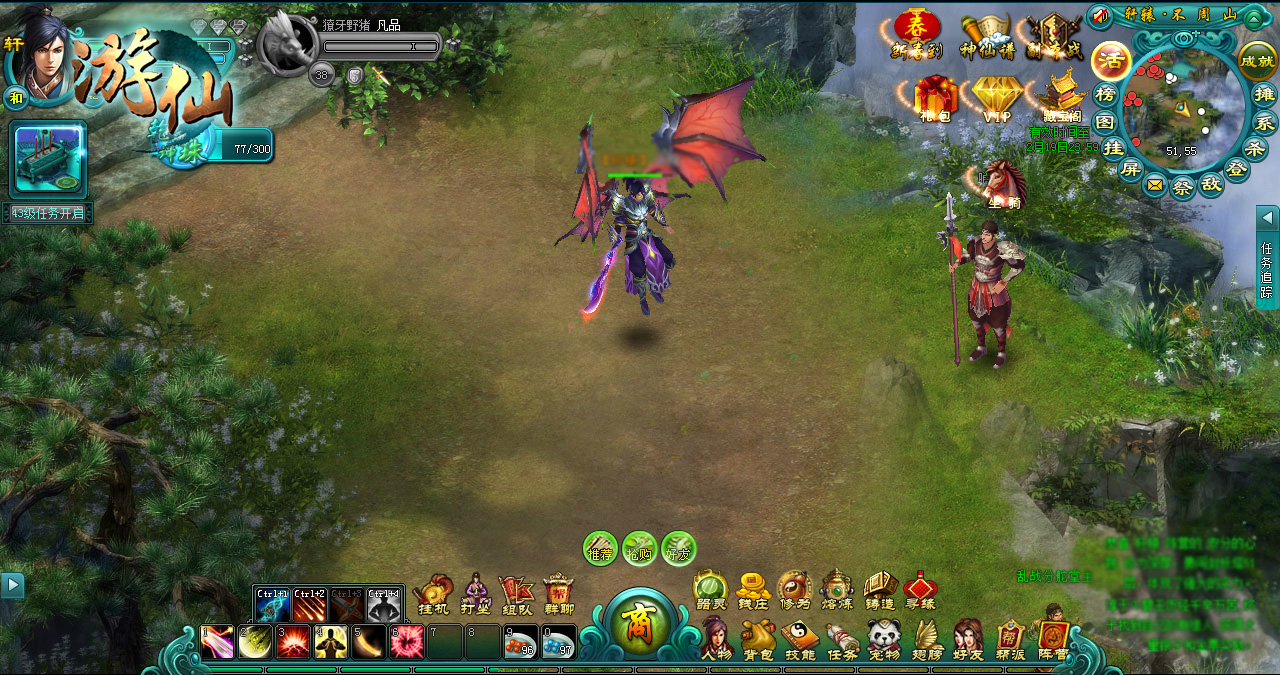This screenshot has width=1280, height=675.
Task: Open the 好友 friends list
Action: click(x=968, y=638)
